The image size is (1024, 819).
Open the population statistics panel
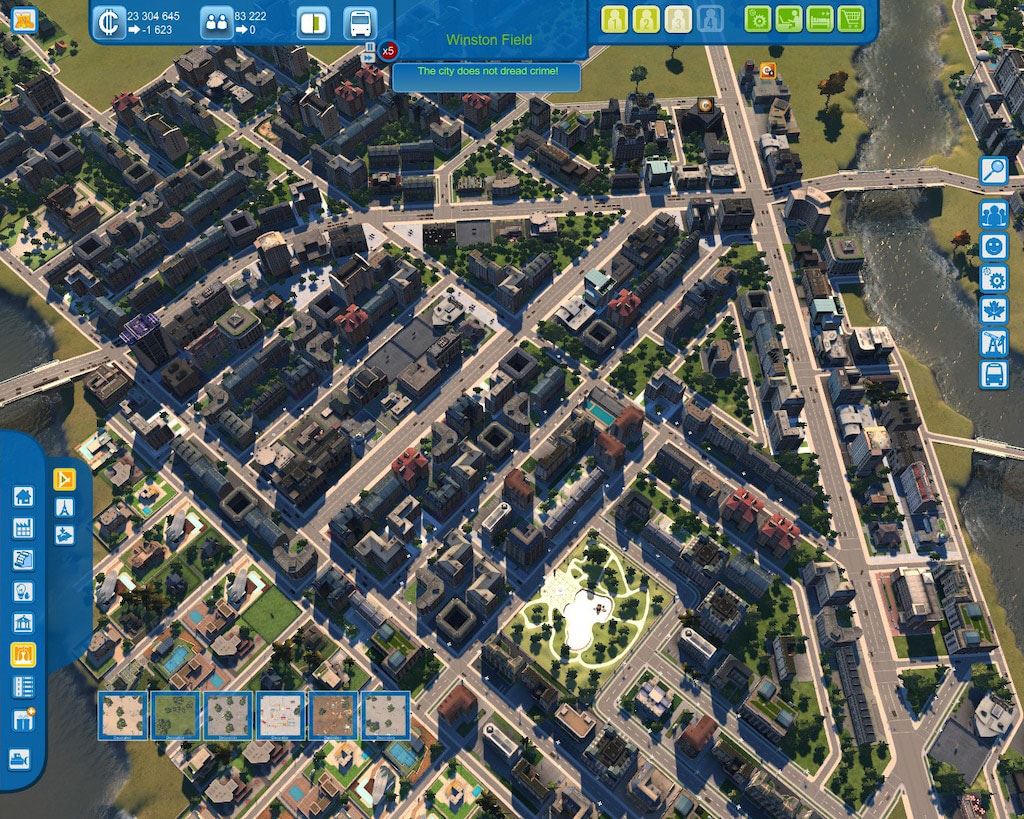[216, 22]
